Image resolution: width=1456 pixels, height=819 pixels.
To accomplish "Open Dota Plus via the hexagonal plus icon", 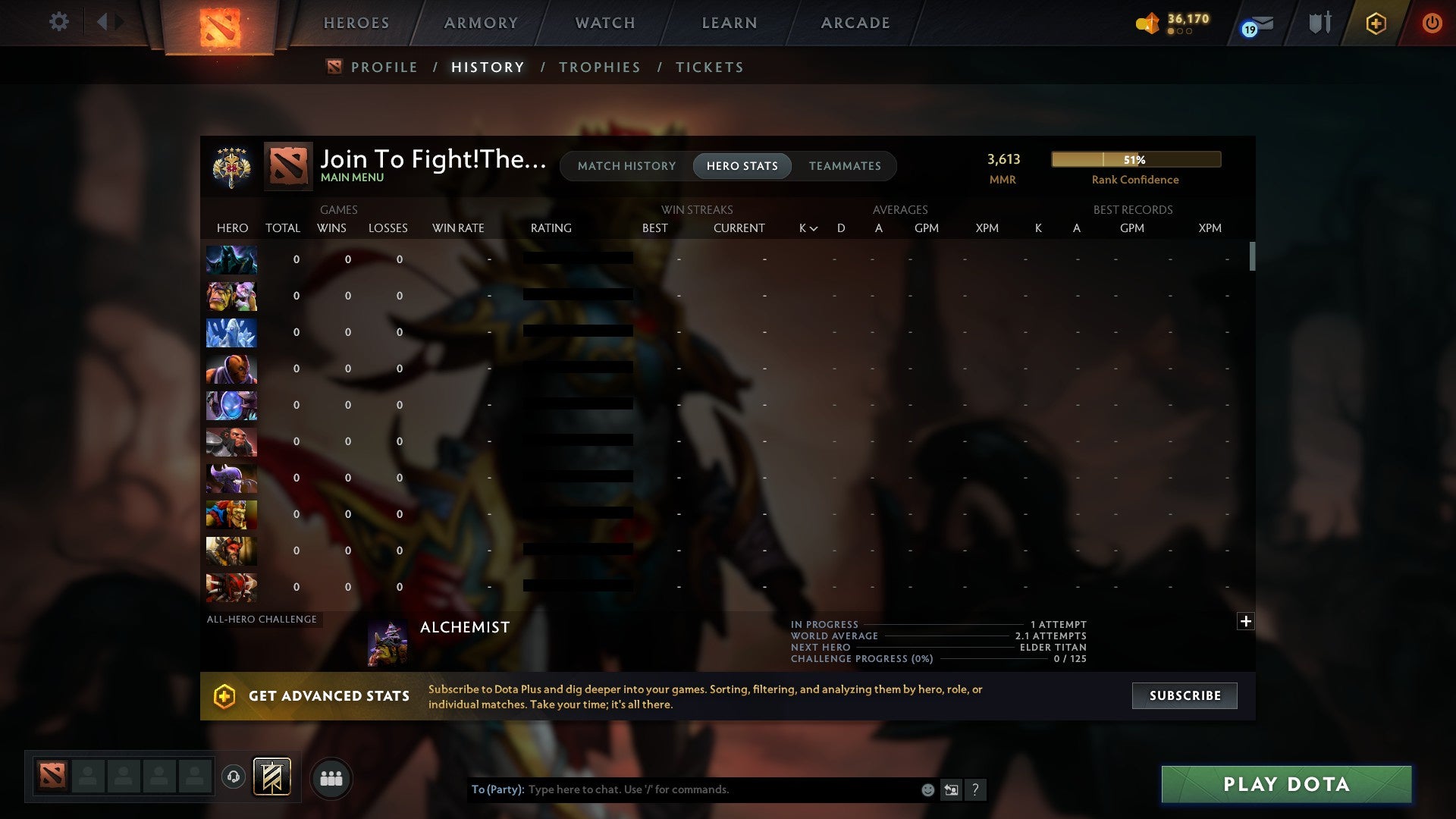I will 1376,23.
